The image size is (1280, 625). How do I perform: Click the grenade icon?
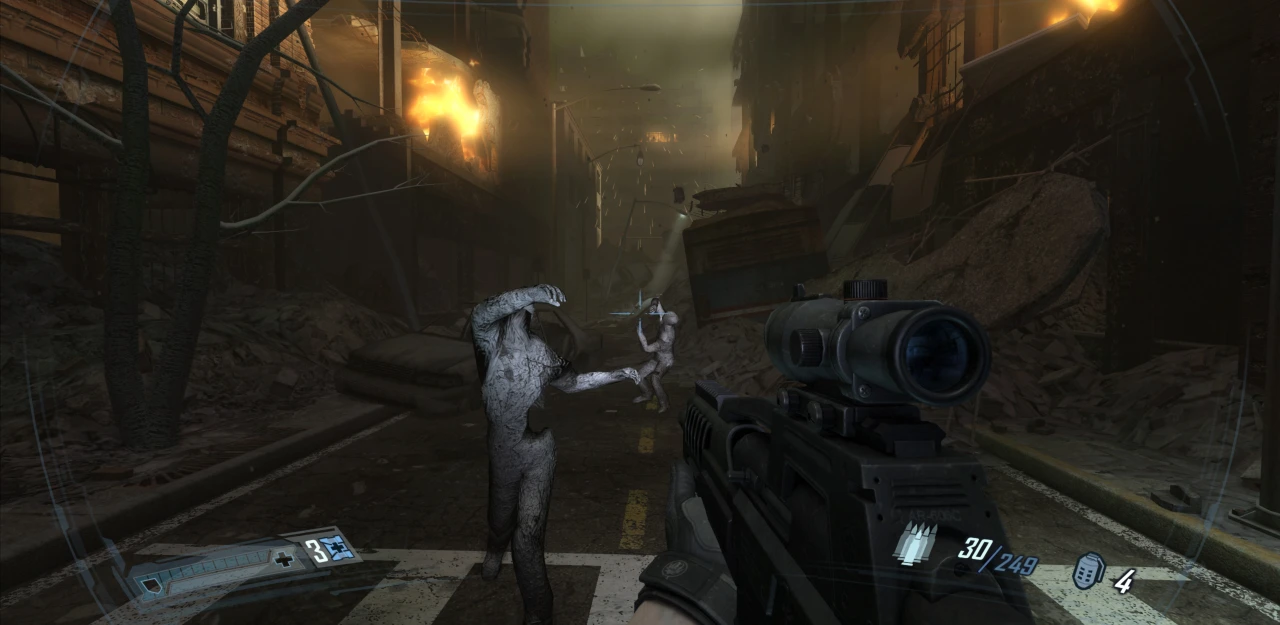click(x=1087, y=571)
